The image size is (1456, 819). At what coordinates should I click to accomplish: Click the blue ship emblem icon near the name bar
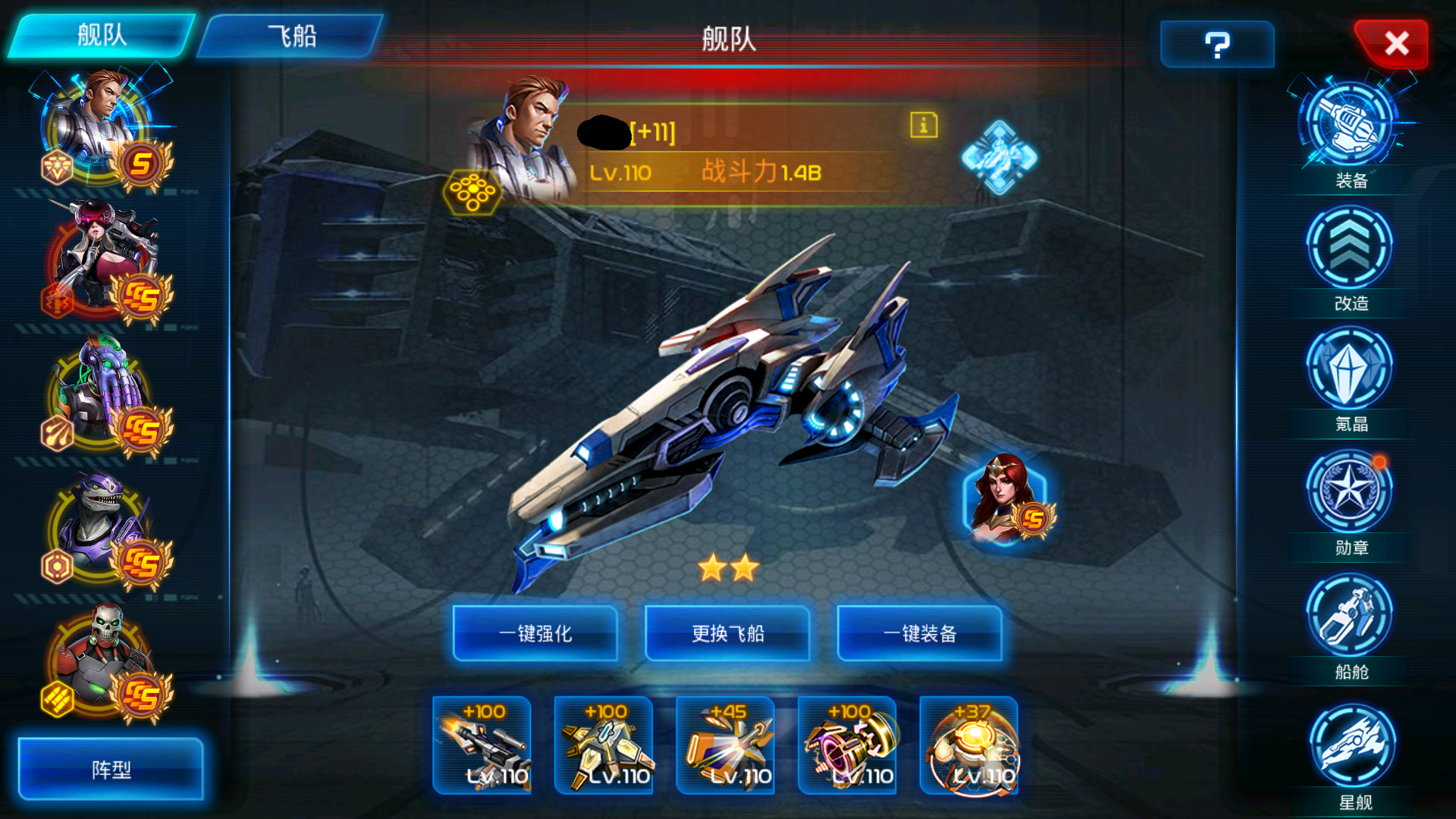tap(999, 158)
